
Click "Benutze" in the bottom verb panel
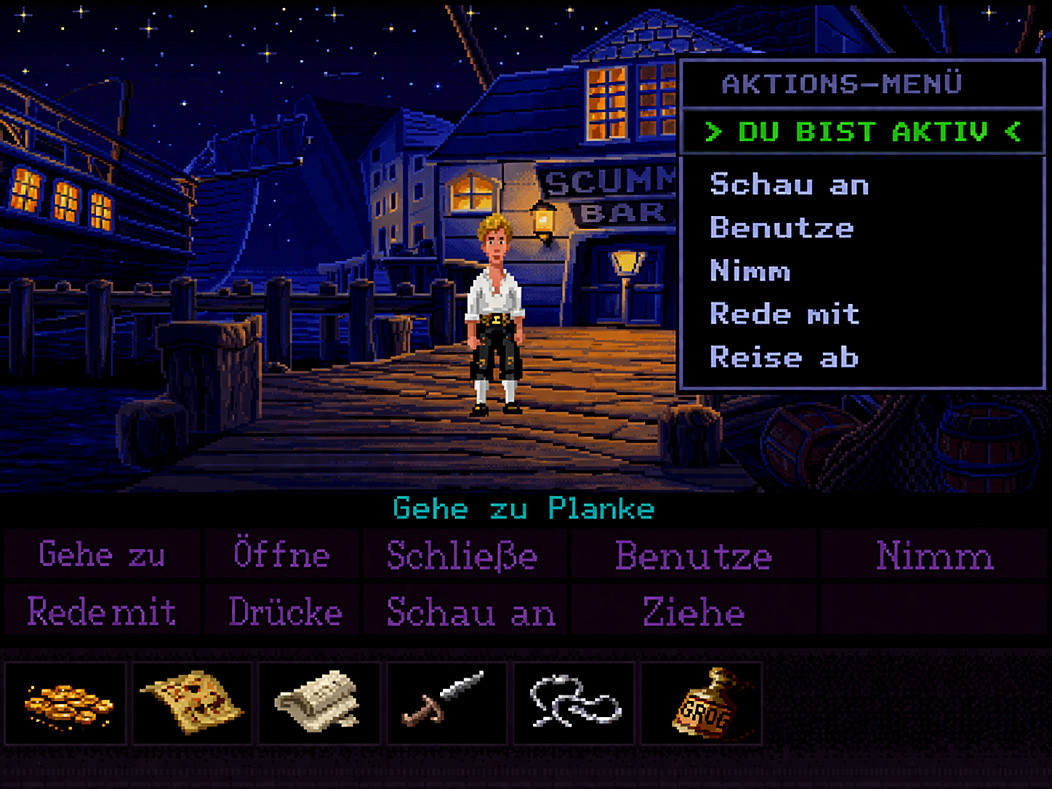pyautogui.click(x=693, y=555)
